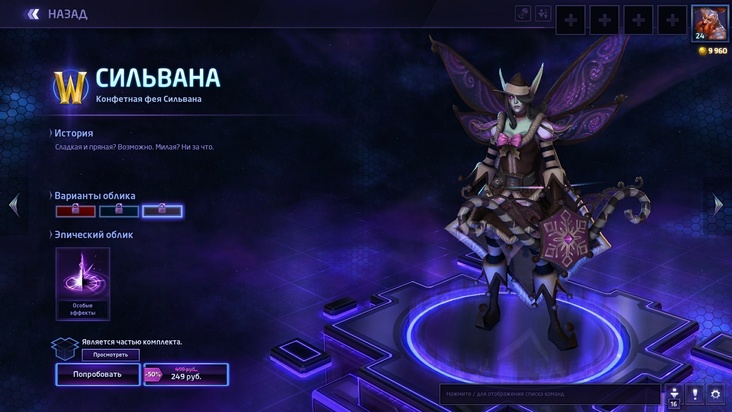This screenshot has width=732, height=412.
Task: Expand the Варианты облика section header
Action: point(94,196)
